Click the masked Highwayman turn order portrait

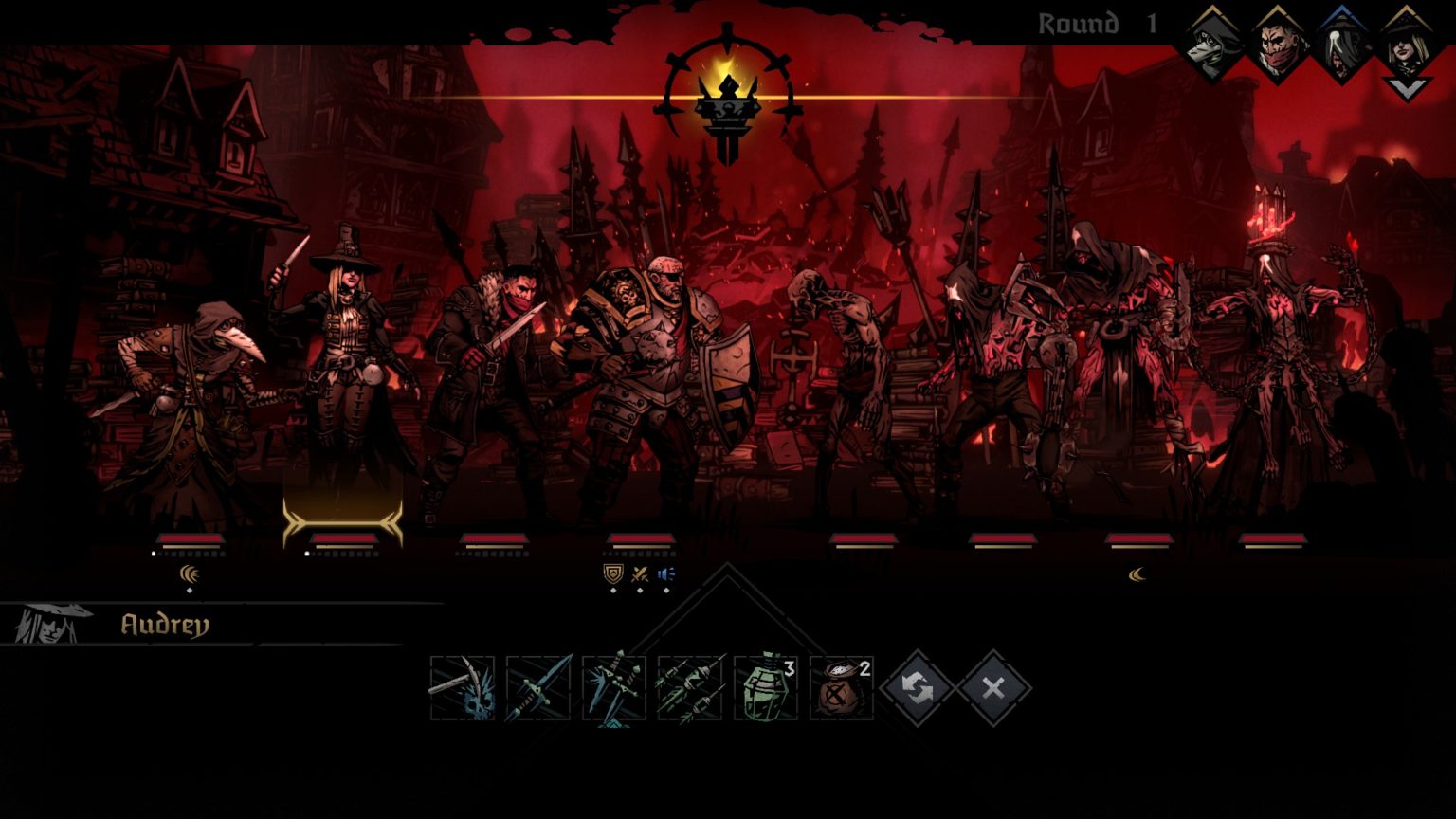click(1278, 43)
